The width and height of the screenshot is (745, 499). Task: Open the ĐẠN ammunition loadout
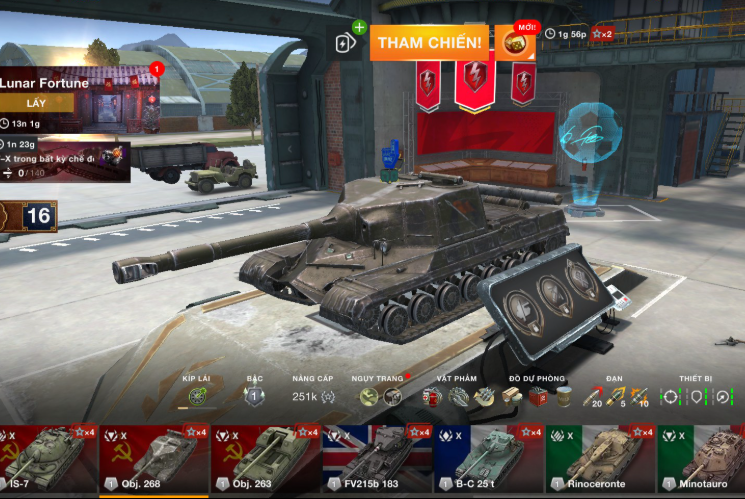click(x=615, y=396)
